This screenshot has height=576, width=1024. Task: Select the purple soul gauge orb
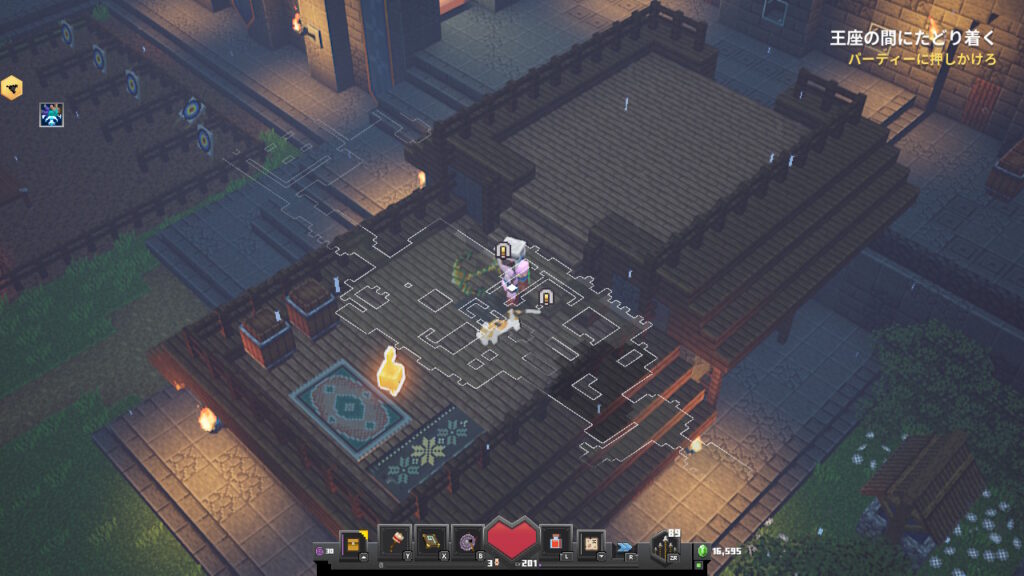(320, 551)
